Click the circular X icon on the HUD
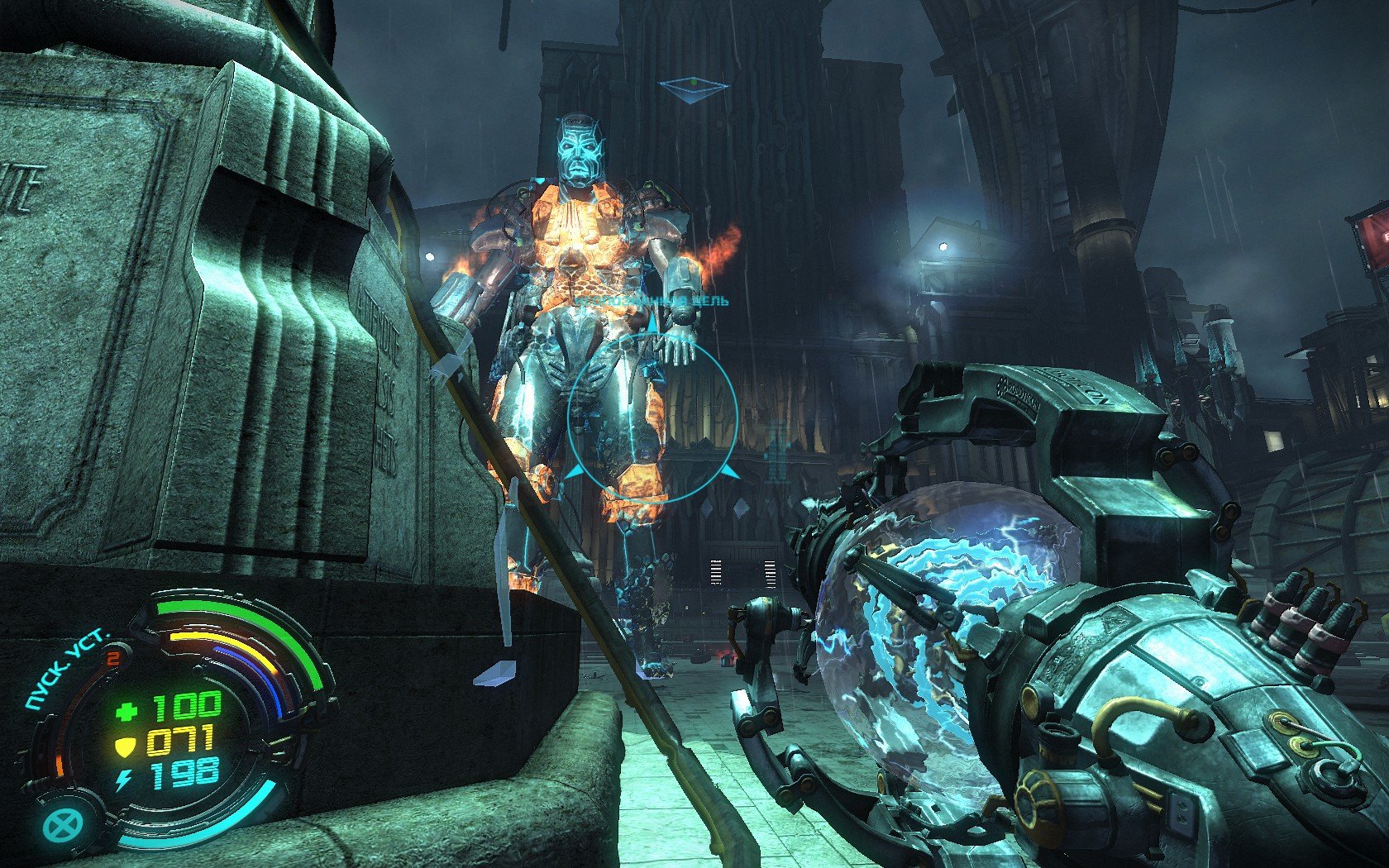Image resolution: width=1389 pixels, height=868 pixels. tap(60, 824)
